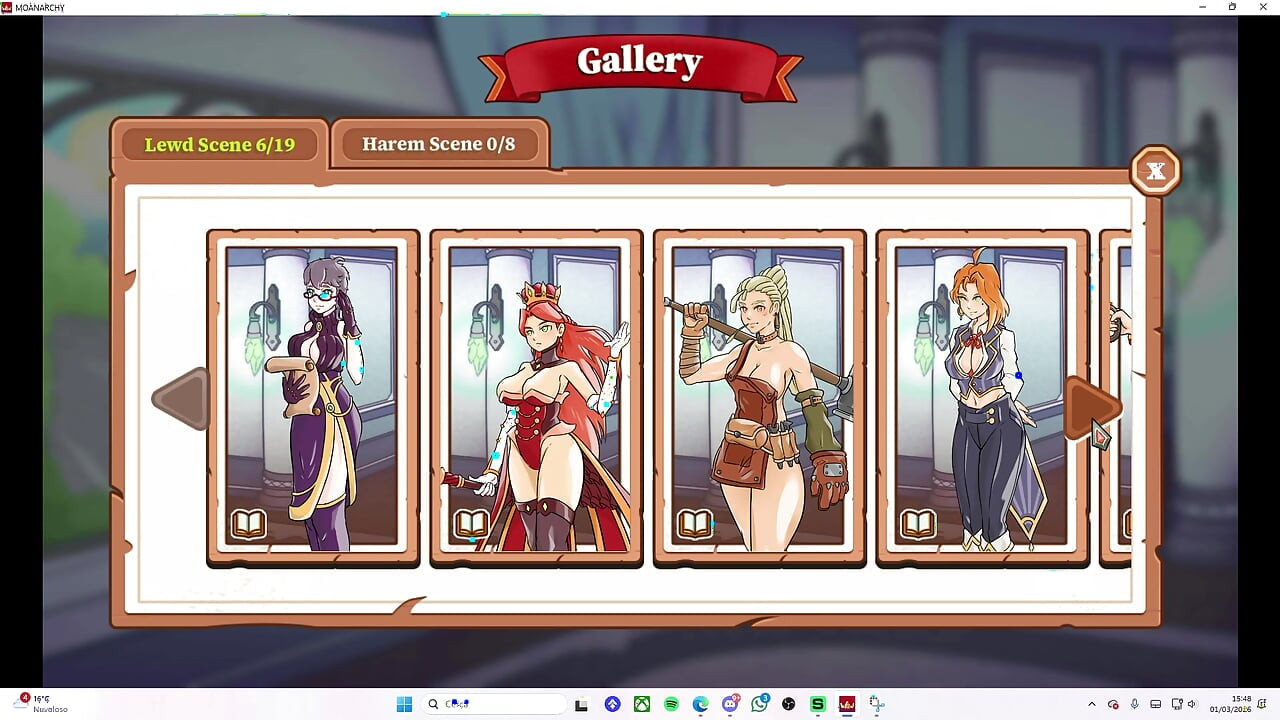The image size is (1280, 720).
Task: Open book scene on the blonde warrior card
Action: 694,525
